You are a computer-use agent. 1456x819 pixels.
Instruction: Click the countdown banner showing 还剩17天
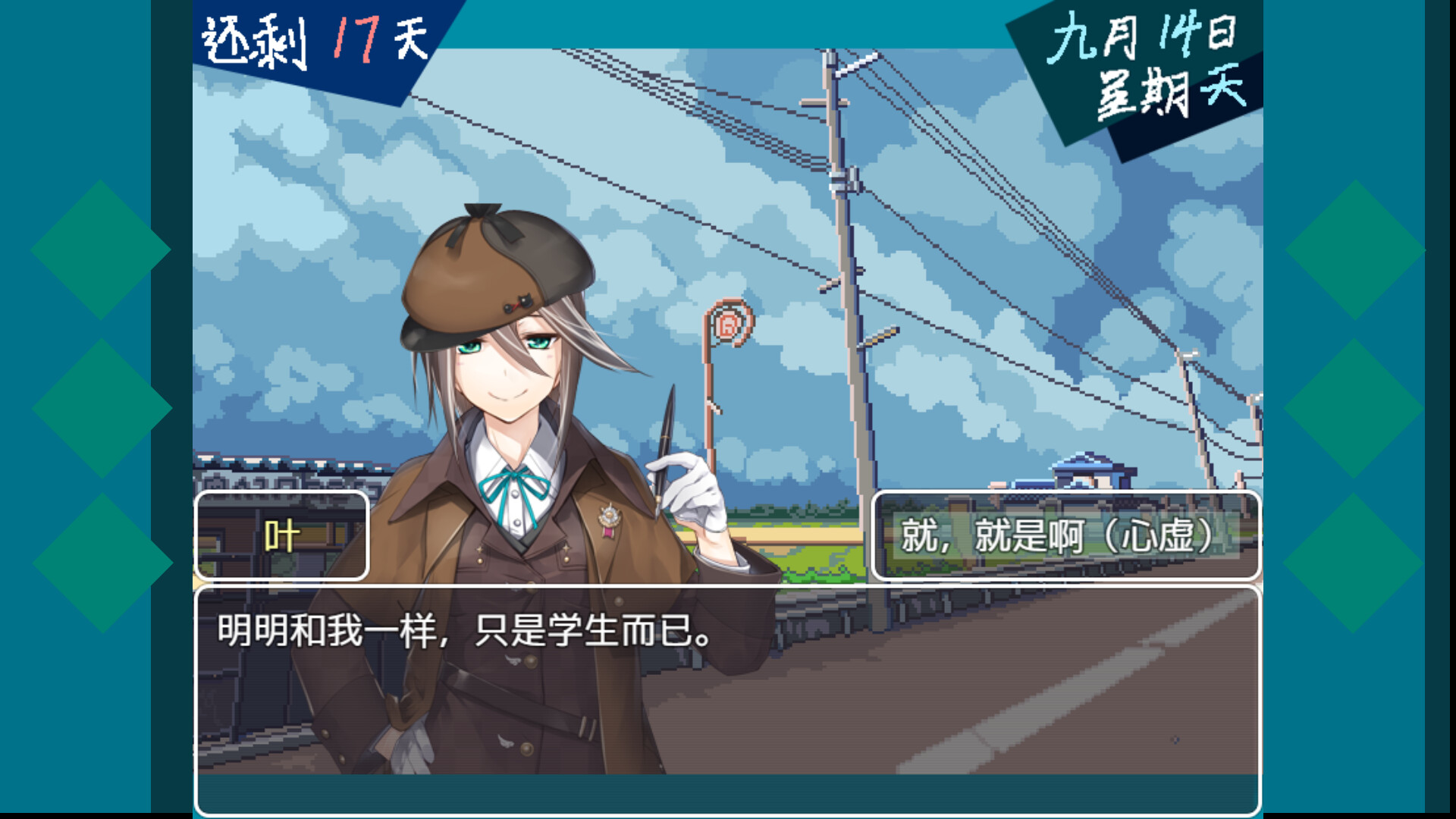pyautogui.click(x=311, y=42)
